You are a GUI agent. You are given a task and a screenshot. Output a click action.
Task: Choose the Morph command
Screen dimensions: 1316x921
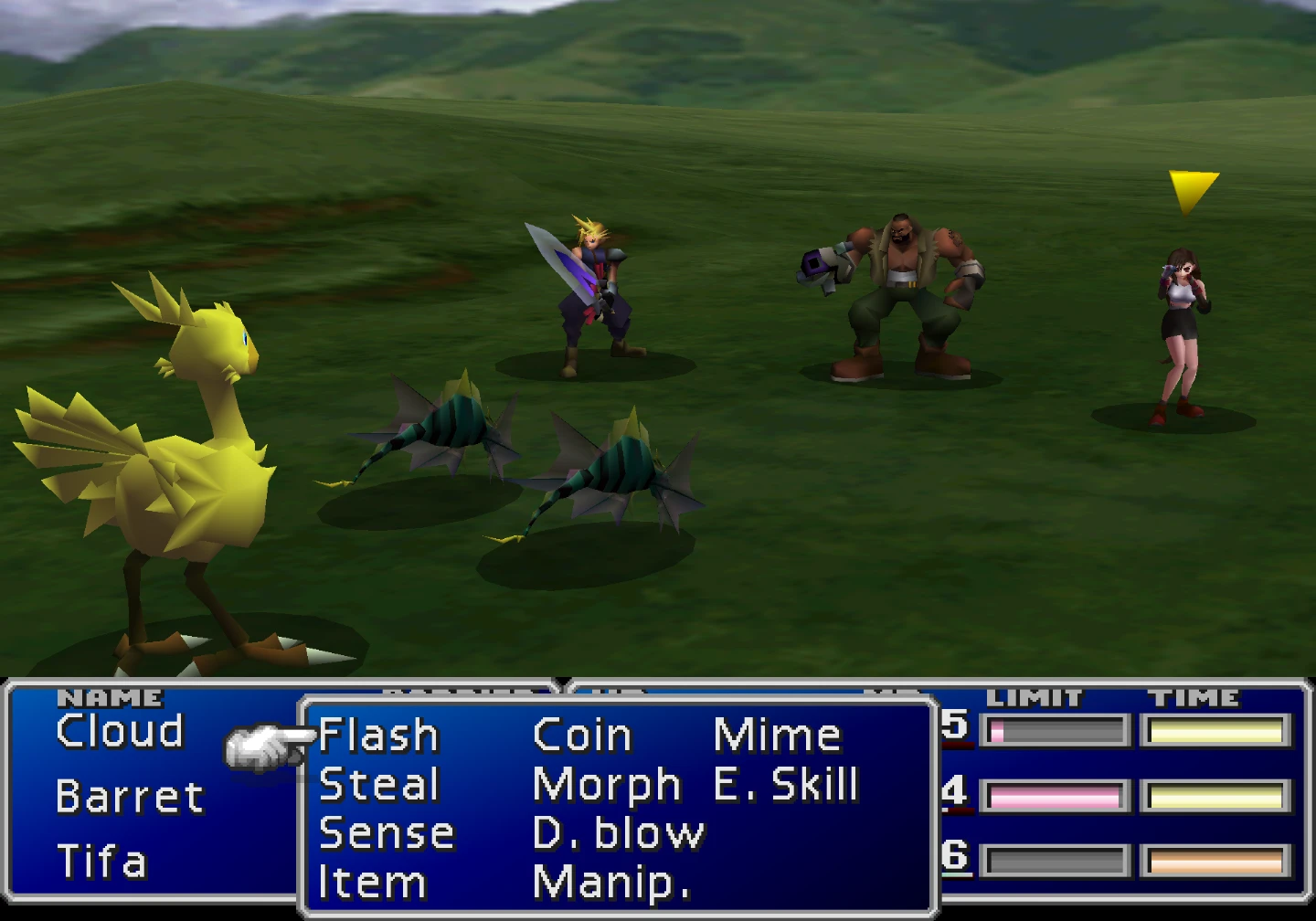[606, 785]
